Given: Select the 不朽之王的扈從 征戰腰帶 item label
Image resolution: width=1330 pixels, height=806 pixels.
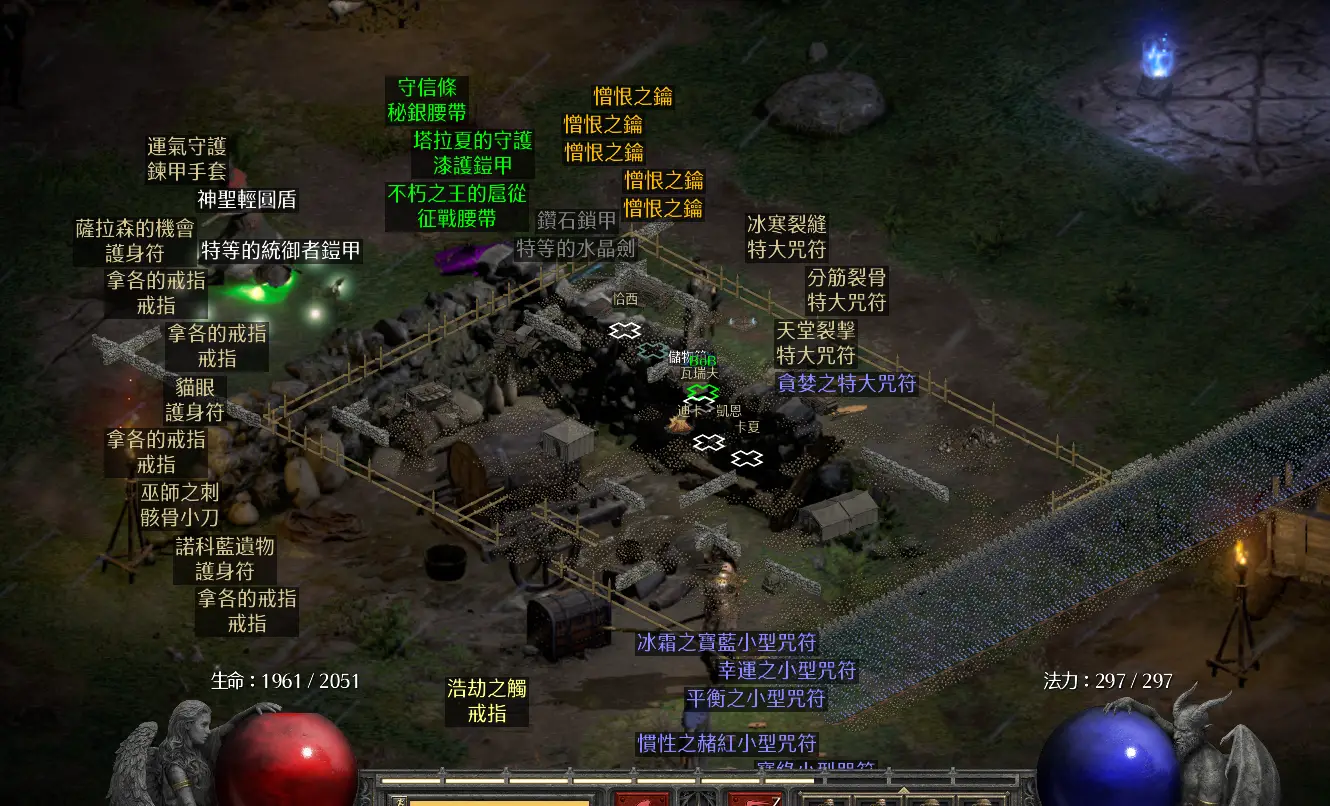Looking at the screenshot, I should [x=457, y=206].
